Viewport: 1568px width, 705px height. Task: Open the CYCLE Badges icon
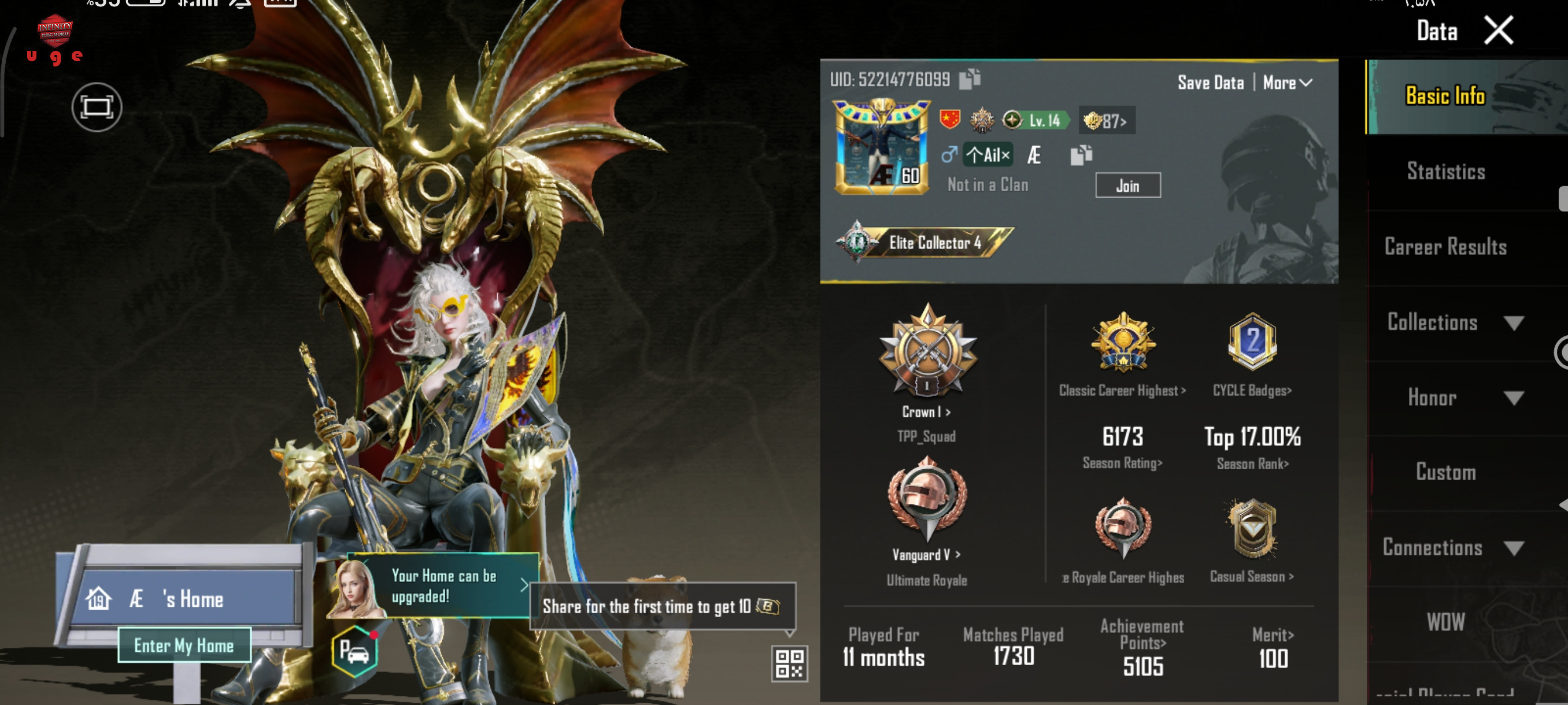[1252, 342]
